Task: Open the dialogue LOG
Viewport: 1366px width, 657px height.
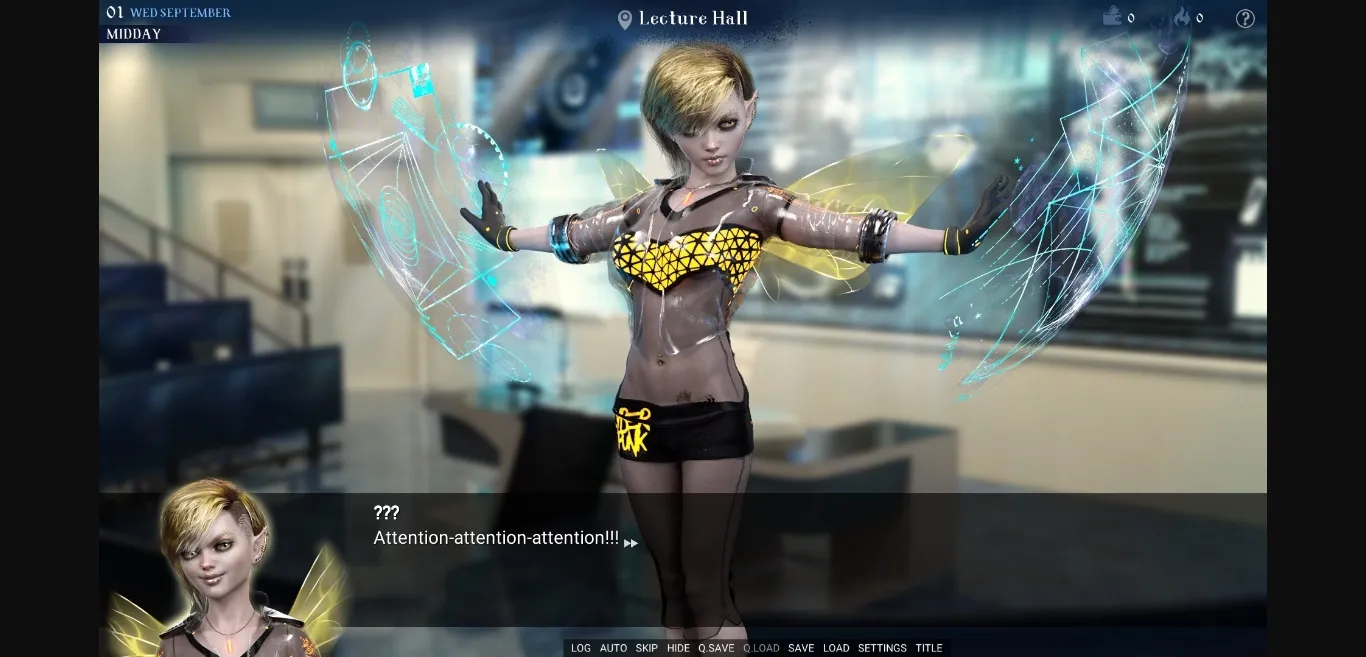Action: pyautogui.click(x=580, y=648)
